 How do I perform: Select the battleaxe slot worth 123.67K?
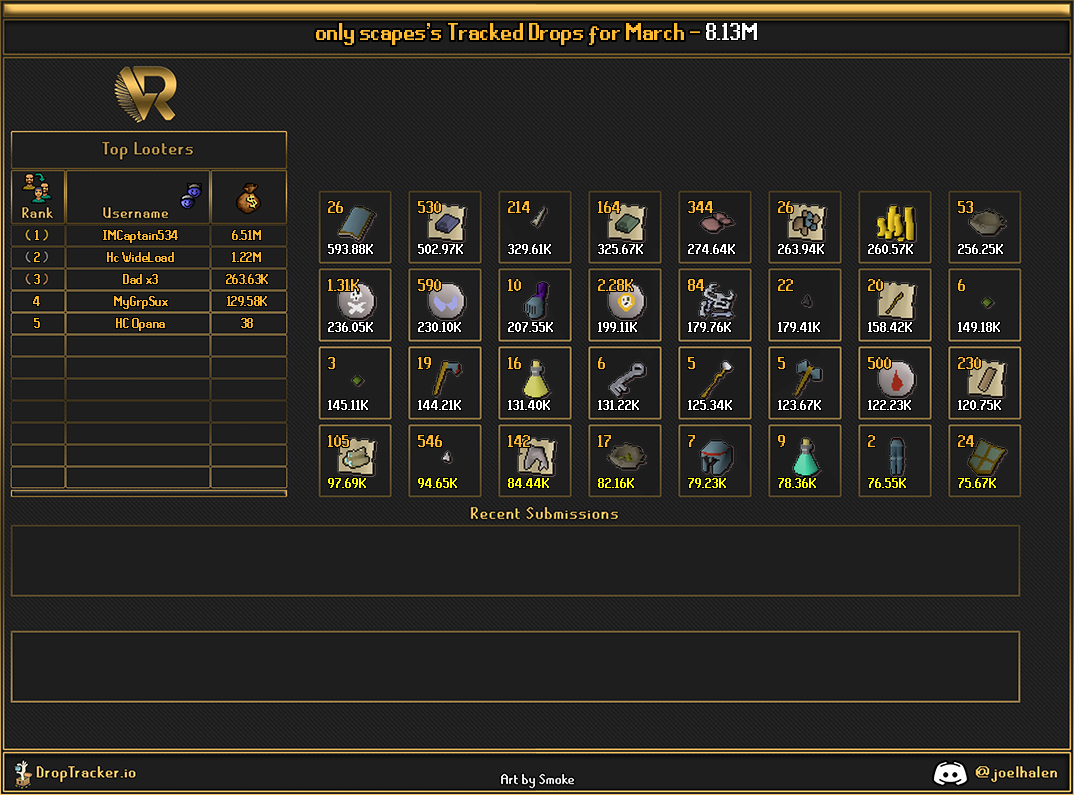point(804,383)
